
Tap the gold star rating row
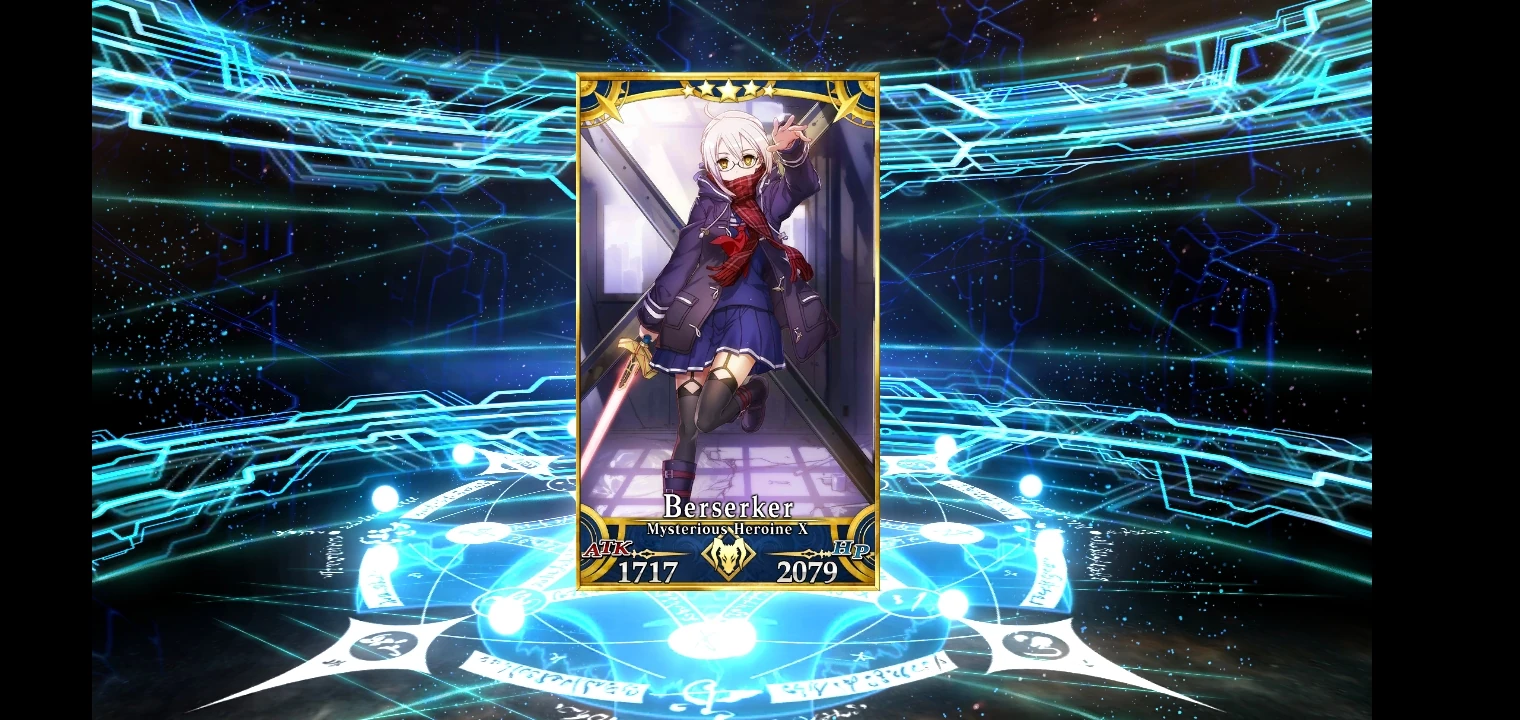pos(727,90)
